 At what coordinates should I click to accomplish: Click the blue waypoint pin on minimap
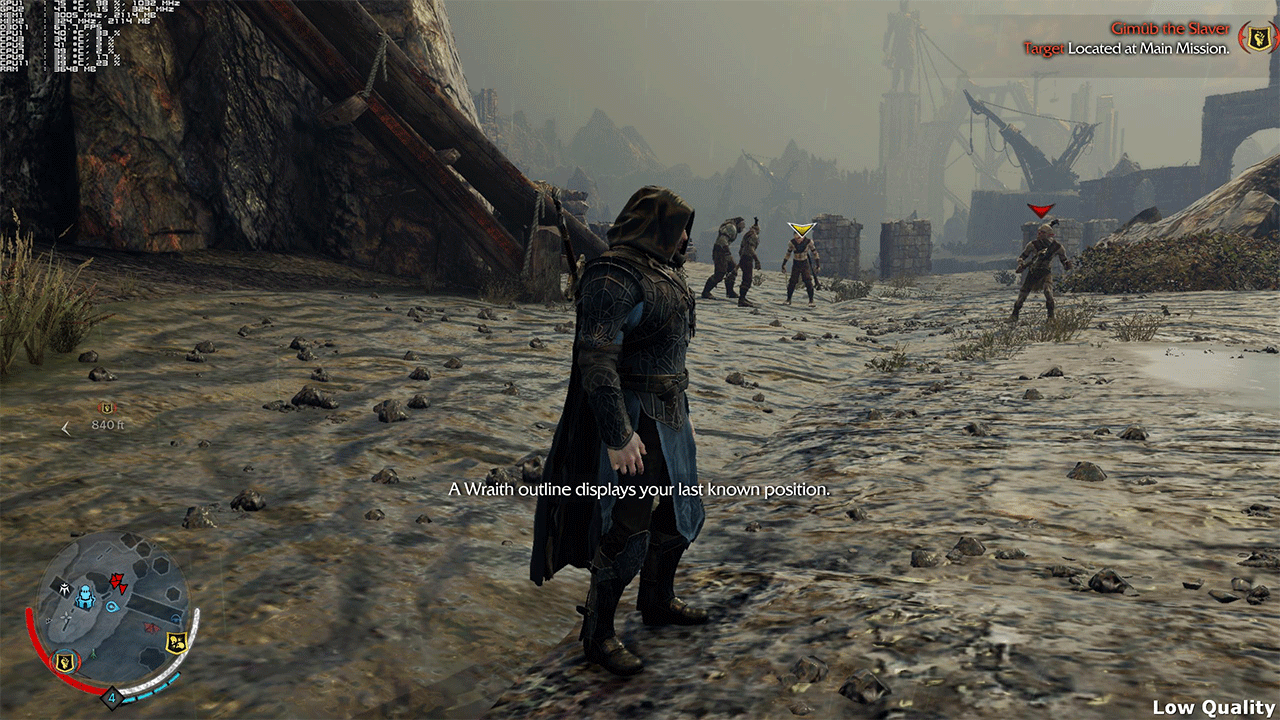113,606
